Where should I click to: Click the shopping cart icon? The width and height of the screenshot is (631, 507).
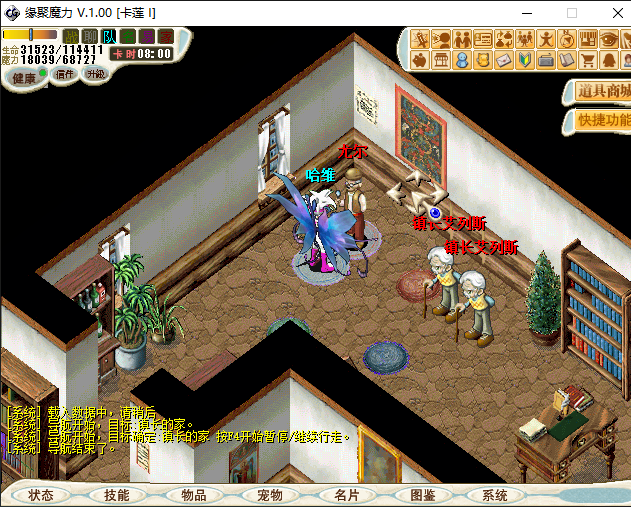[587, 61]
